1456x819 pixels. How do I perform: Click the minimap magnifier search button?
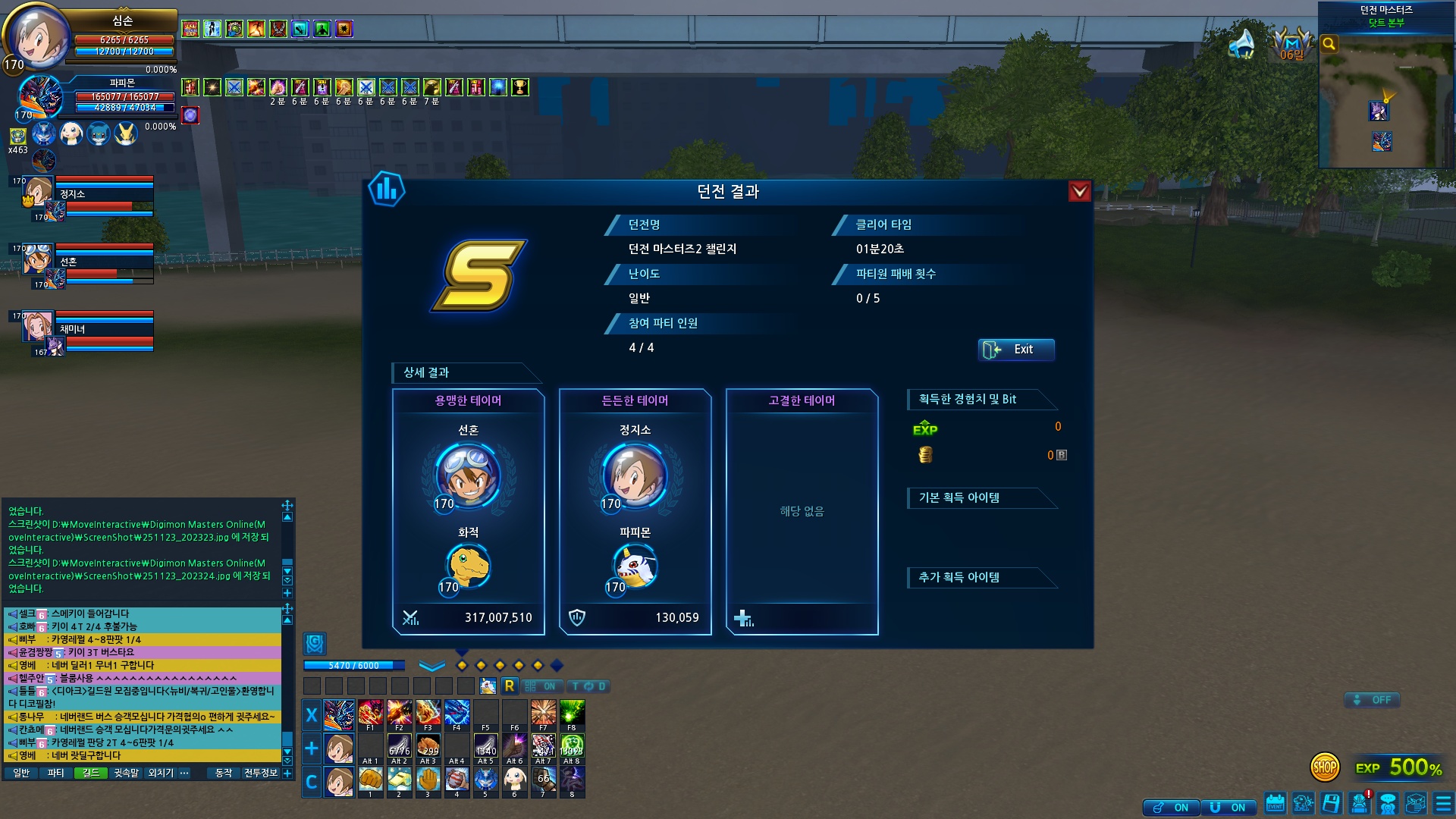tap(1329, 44)
